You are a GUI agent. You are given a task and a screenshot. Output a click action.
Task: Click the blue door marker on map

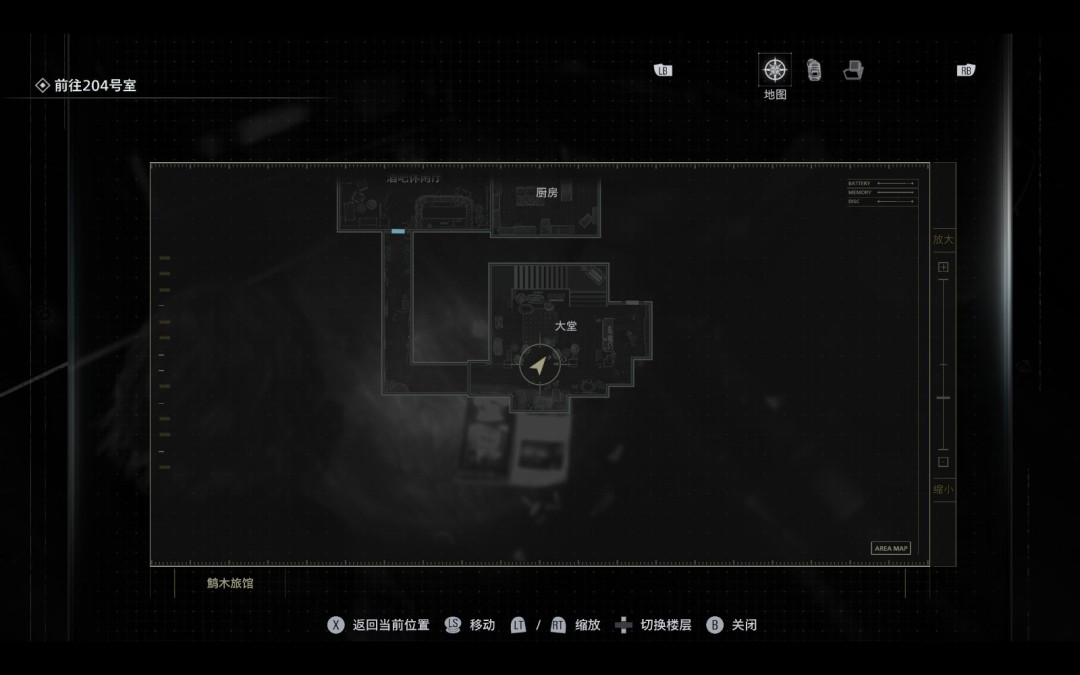tap(398, 232)
